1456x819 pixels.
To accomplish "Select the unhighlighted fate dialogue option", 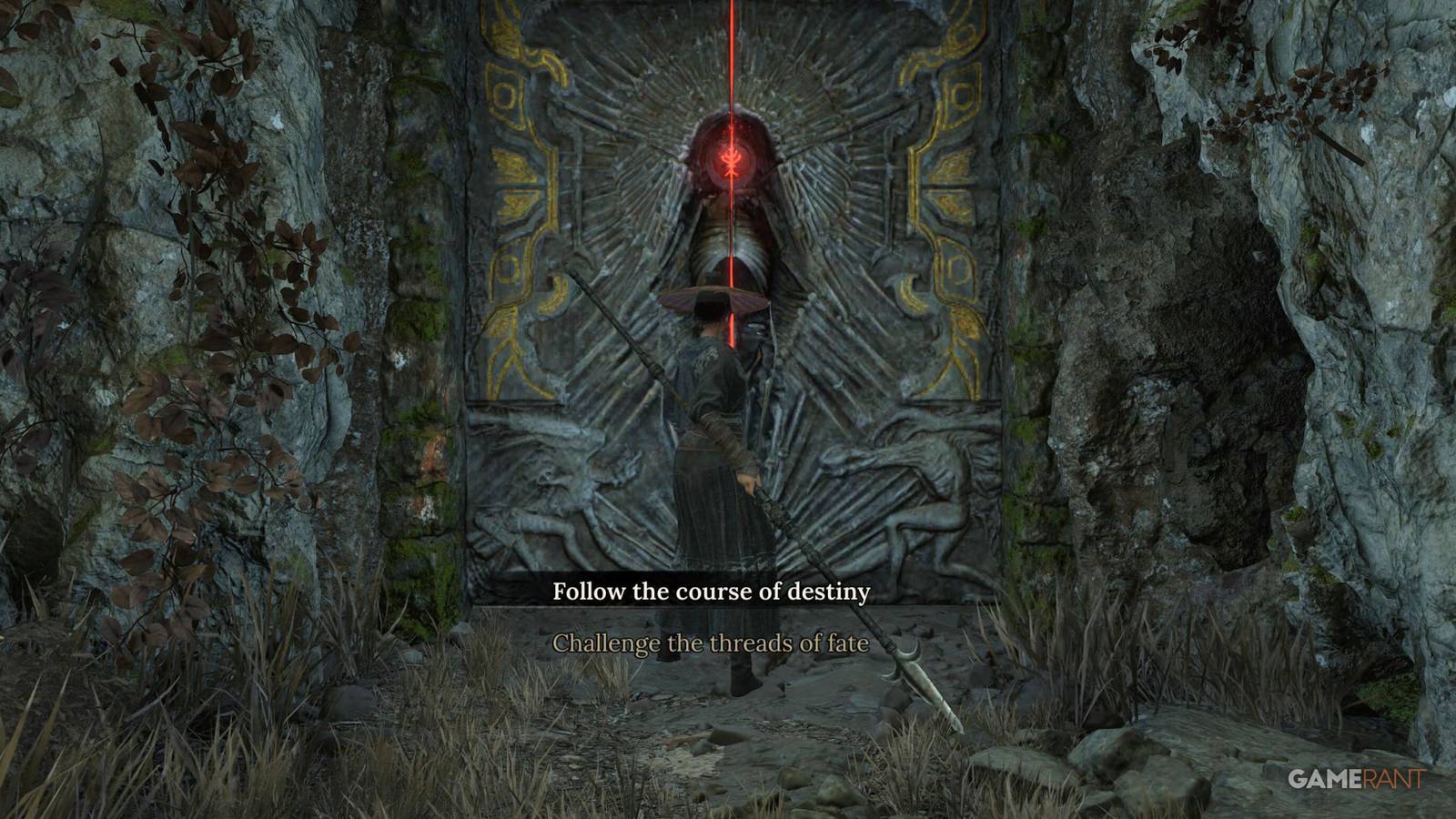I will click(715, 643).
